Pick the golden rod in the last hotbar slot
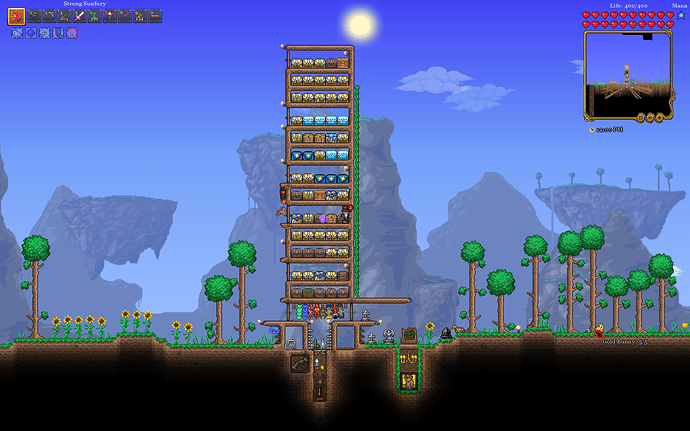This screenshot has height=431, width=690. (155, 16)
